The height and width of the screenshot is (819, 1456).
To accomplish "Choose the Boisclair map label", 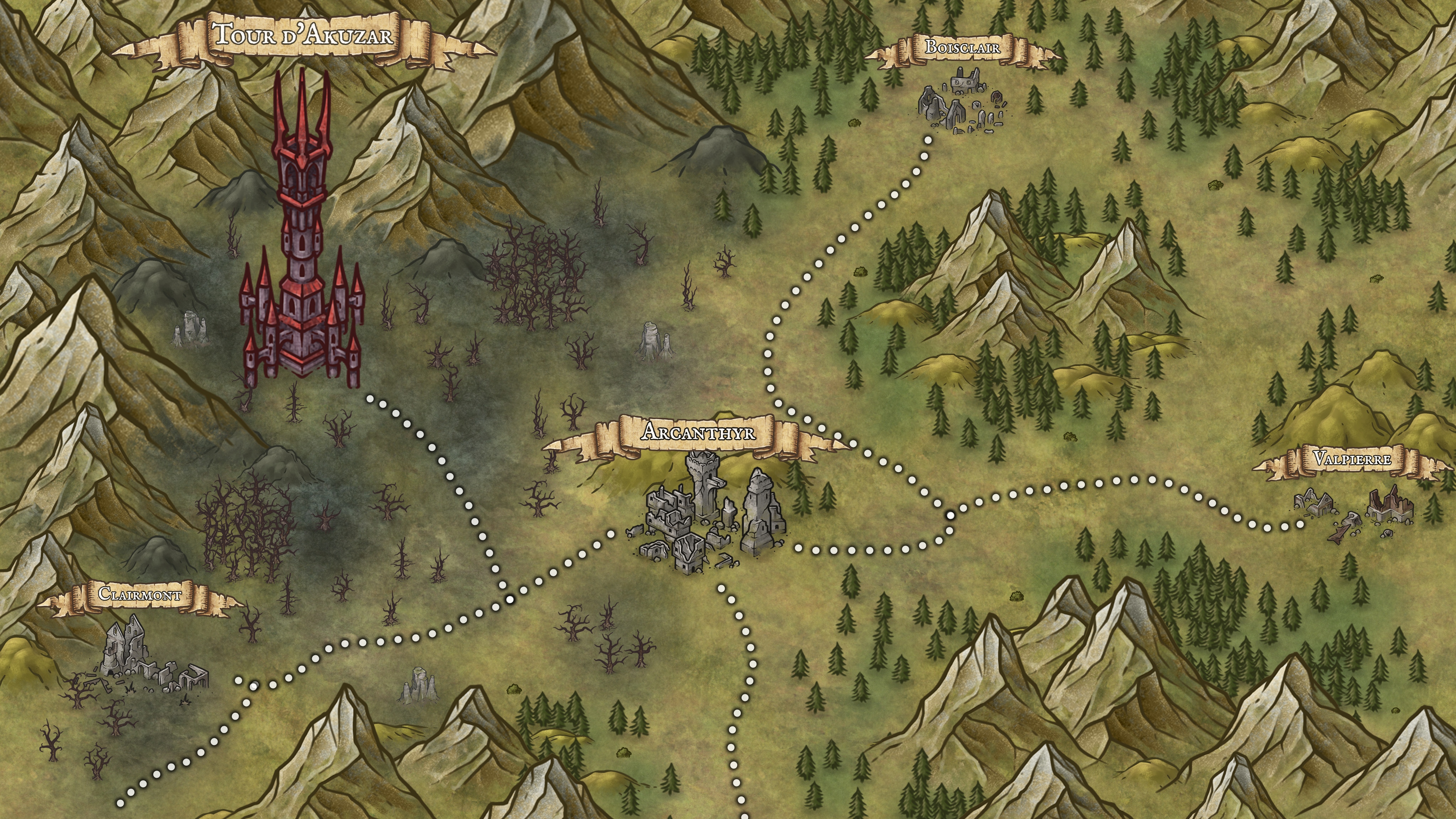I will click(x=962, y=48).
